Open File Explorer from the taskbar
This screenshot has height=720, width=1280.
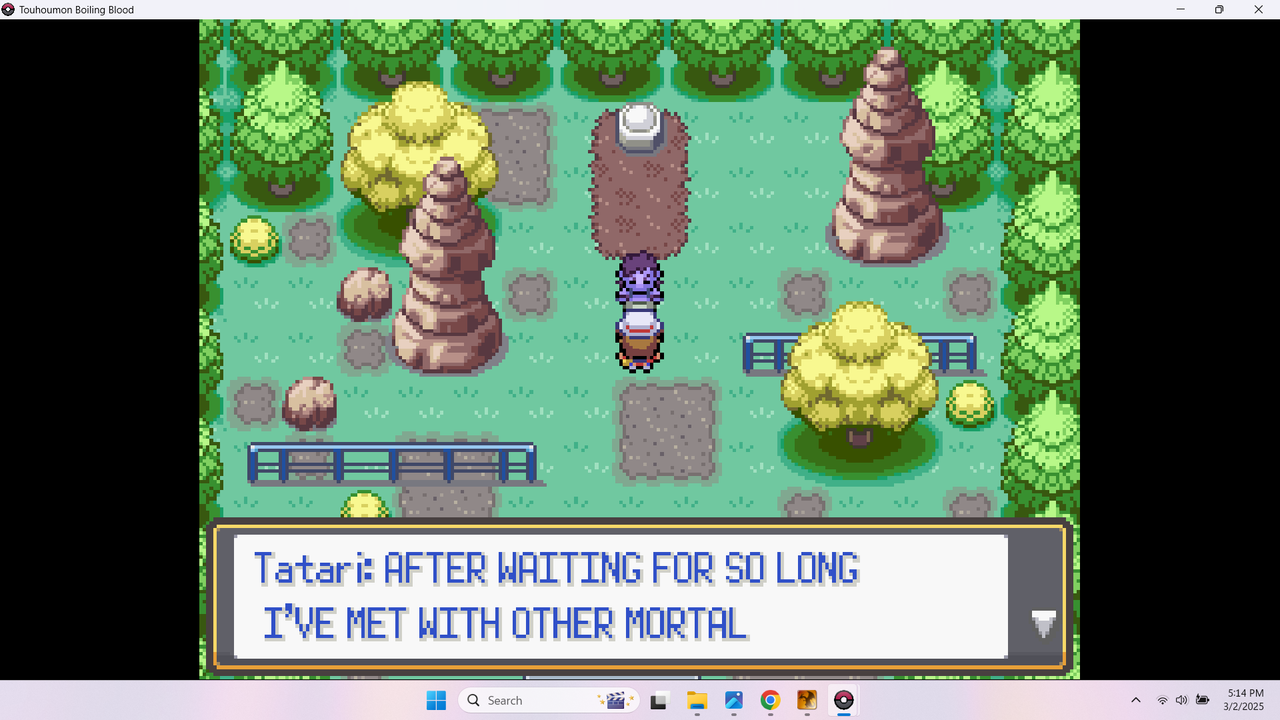[697, 700]
